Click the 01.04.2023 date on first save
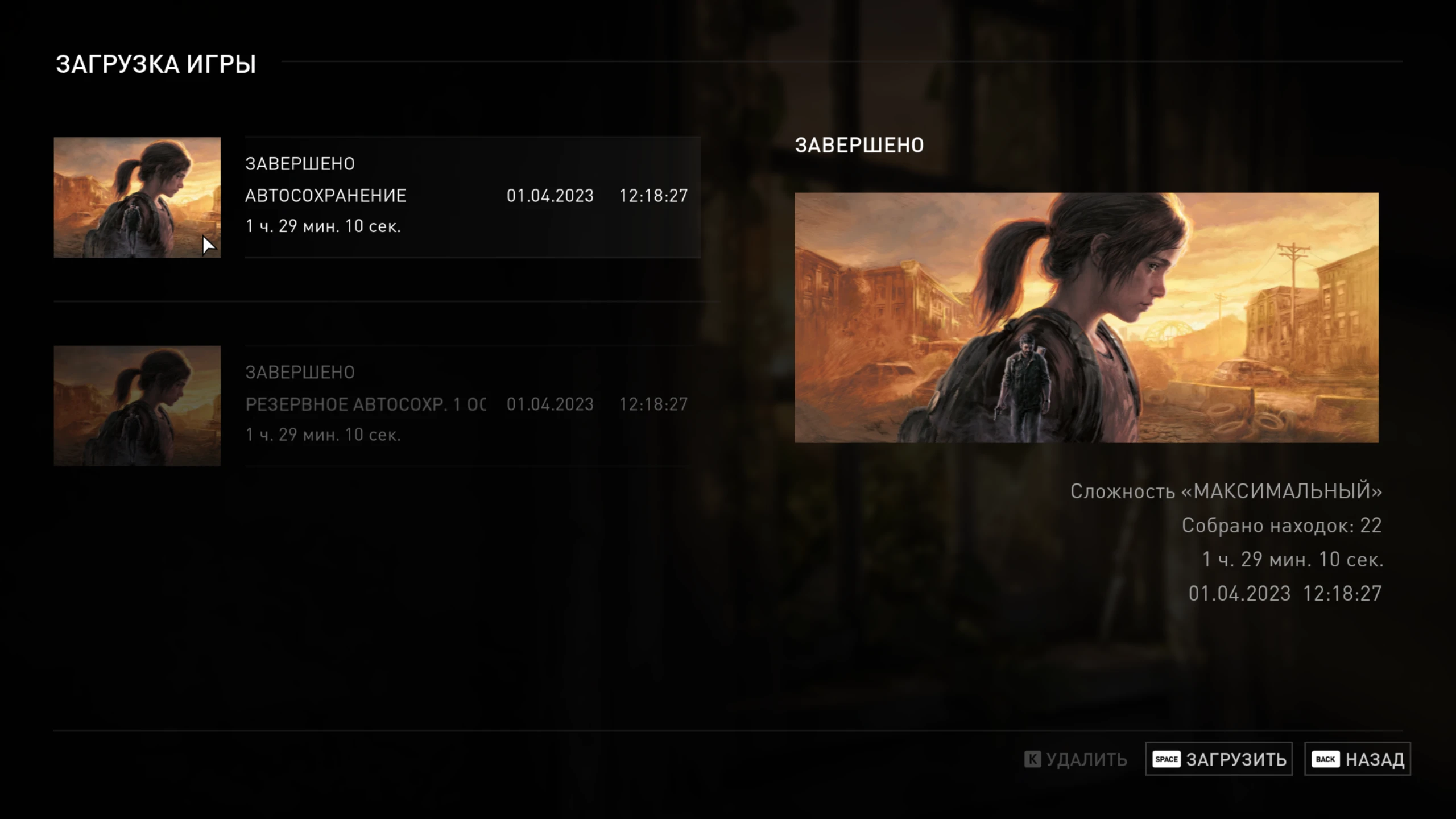 549,195
